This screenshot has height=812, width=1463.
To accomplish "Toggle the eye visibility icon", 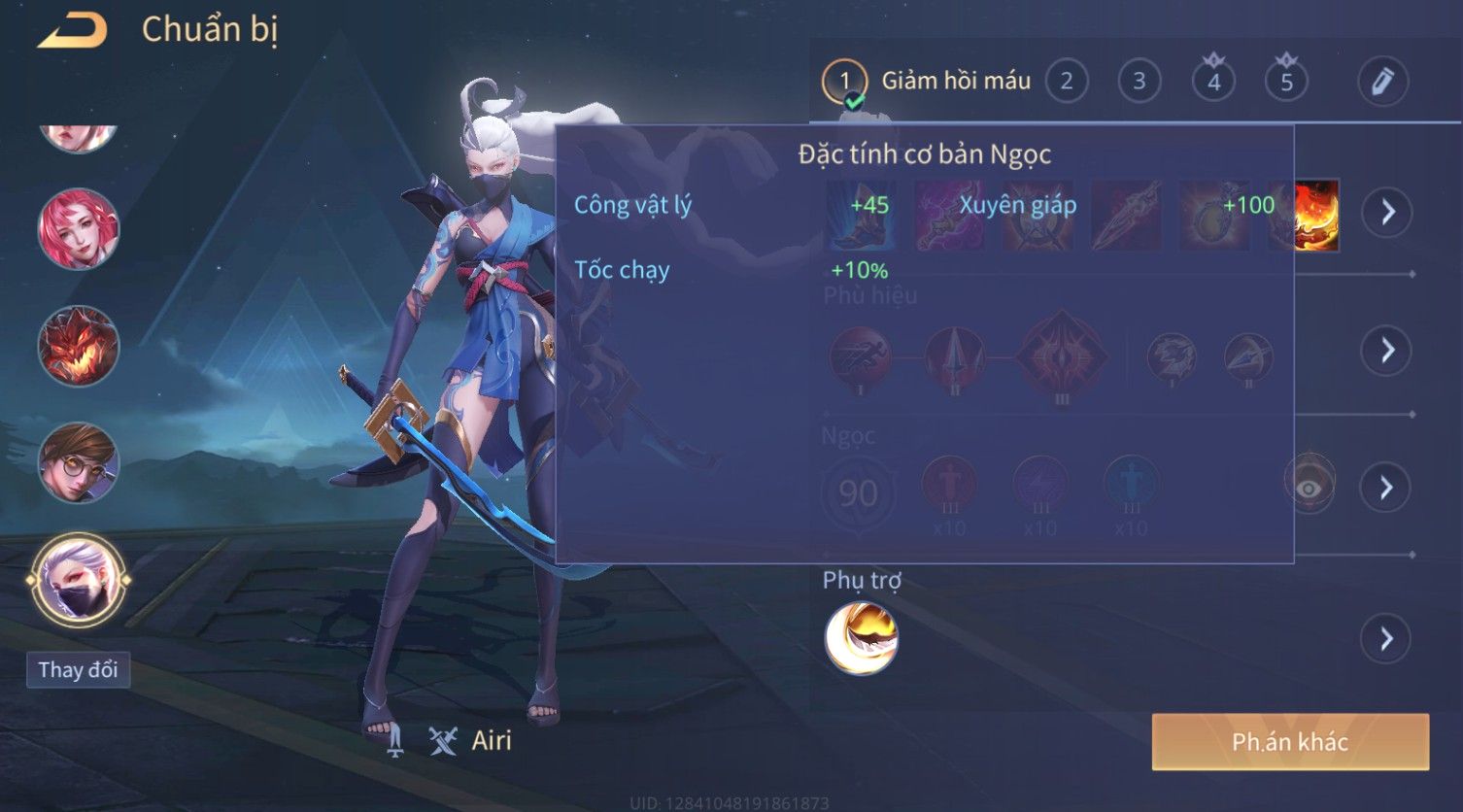I will coord(1310,488).
